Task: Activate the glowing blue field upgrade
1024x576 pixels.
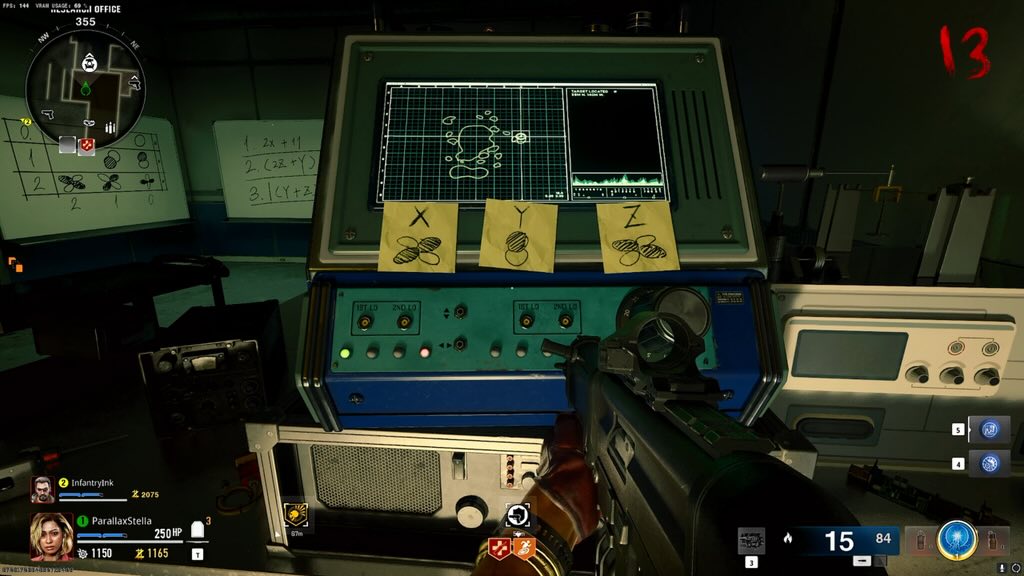Action: [x=956, y=541]
